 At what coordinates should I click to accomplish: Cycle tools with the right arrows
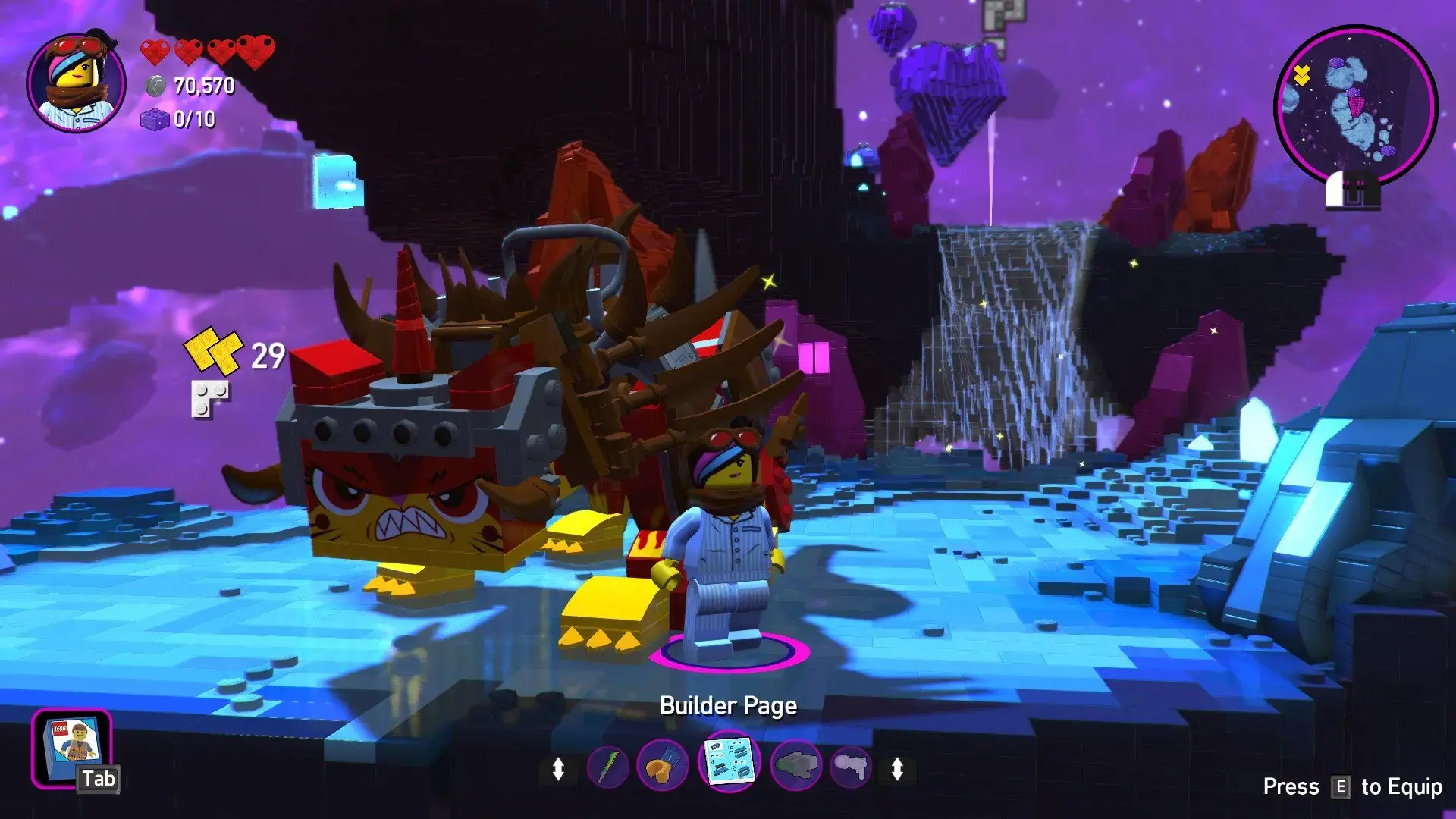(897, 769)
